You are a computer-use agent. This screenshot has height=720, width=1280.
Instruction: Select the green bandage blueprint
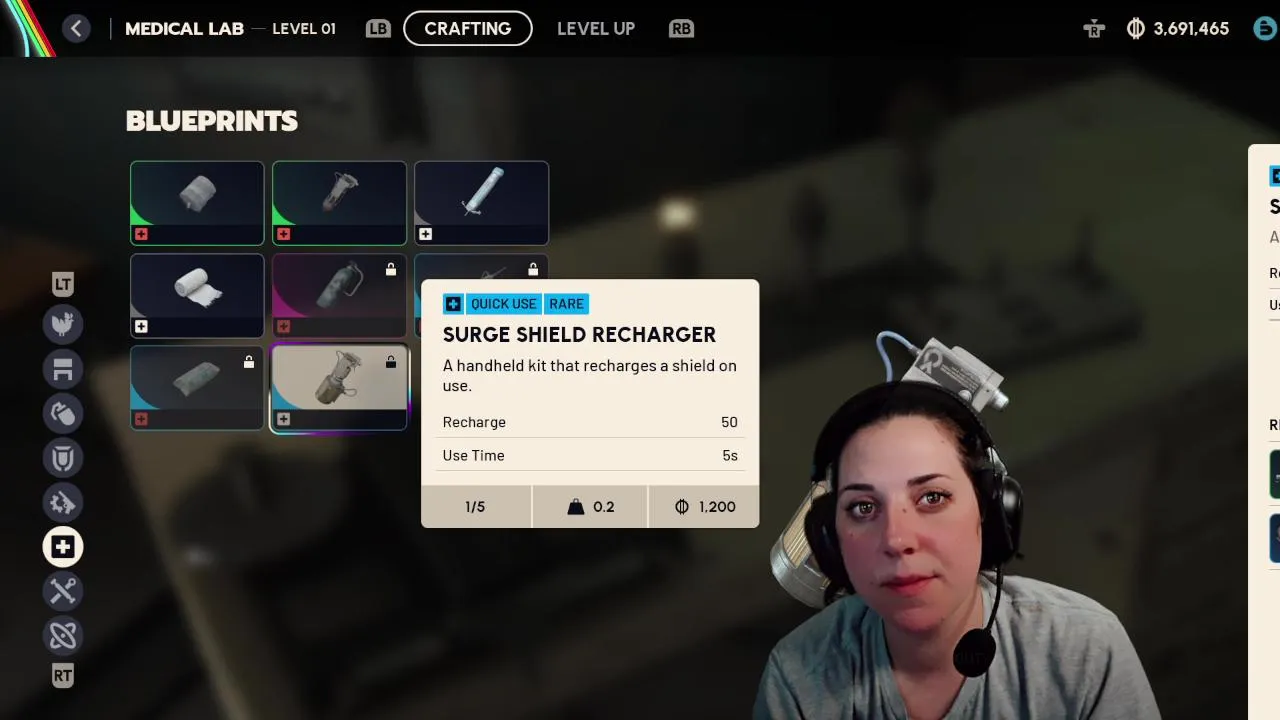point(197,203)
